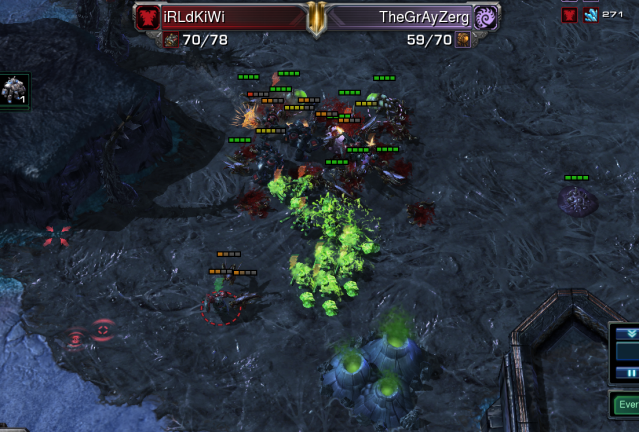Viewport: 639px width, 432px height.
Task: Open the 'Ever...' vision dropdown
Action: click(625, 405)
